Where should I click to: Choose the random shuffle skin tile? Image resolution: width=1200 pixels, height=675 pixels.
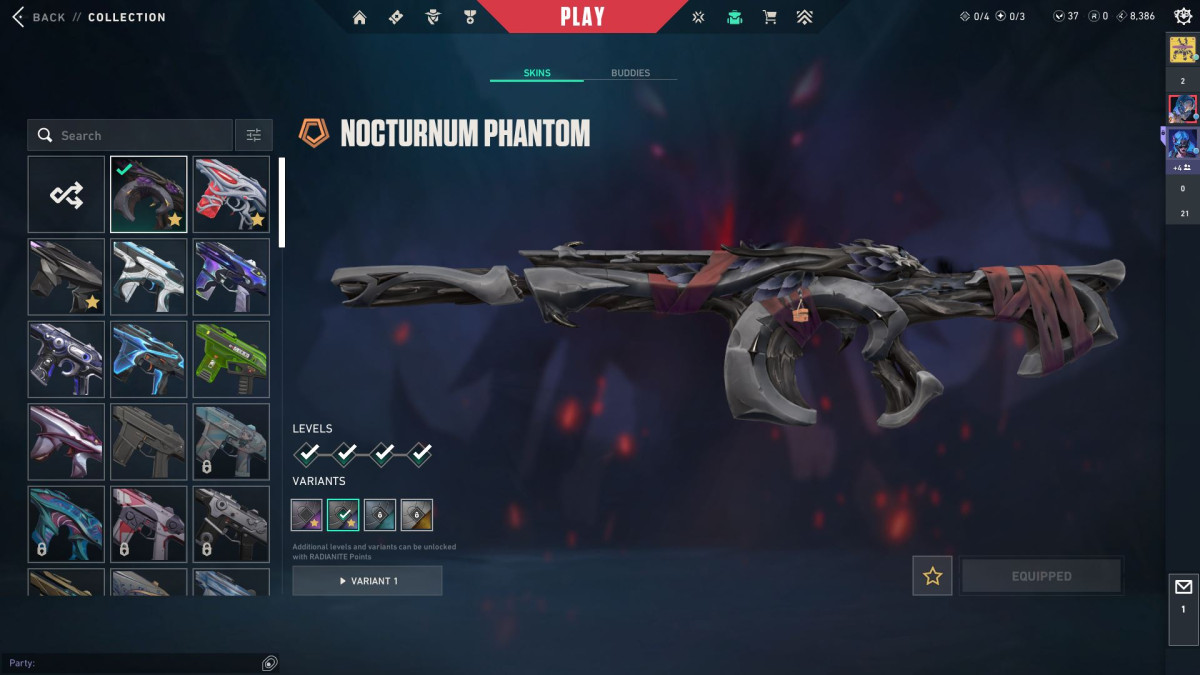click(66, 194)
